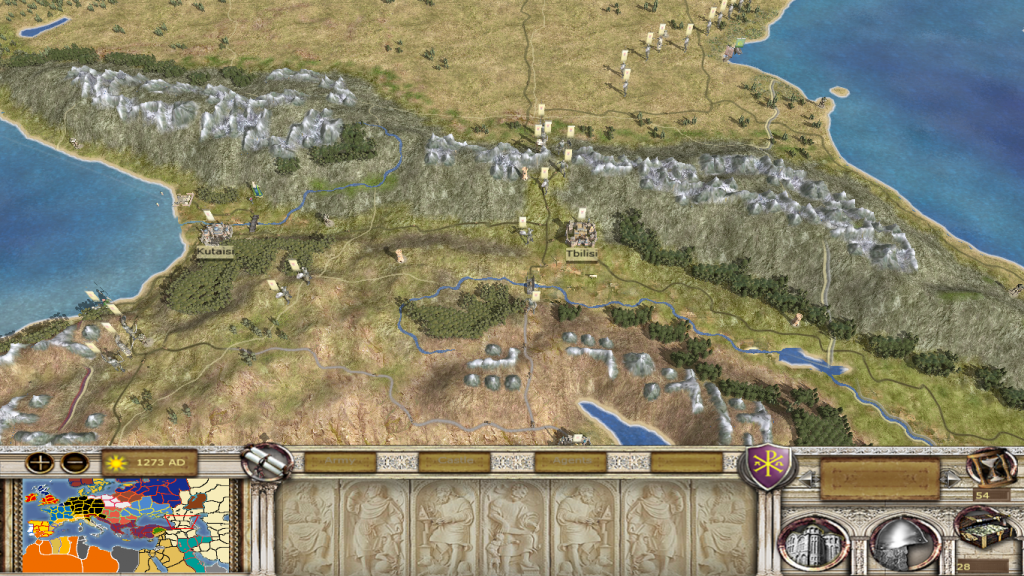Switch to the Castle tab

point(456,462)
